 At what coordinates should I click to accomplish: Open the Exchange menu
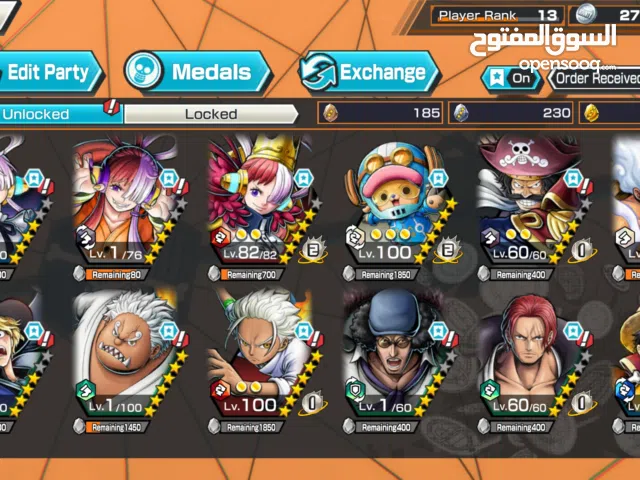(369, 72)
